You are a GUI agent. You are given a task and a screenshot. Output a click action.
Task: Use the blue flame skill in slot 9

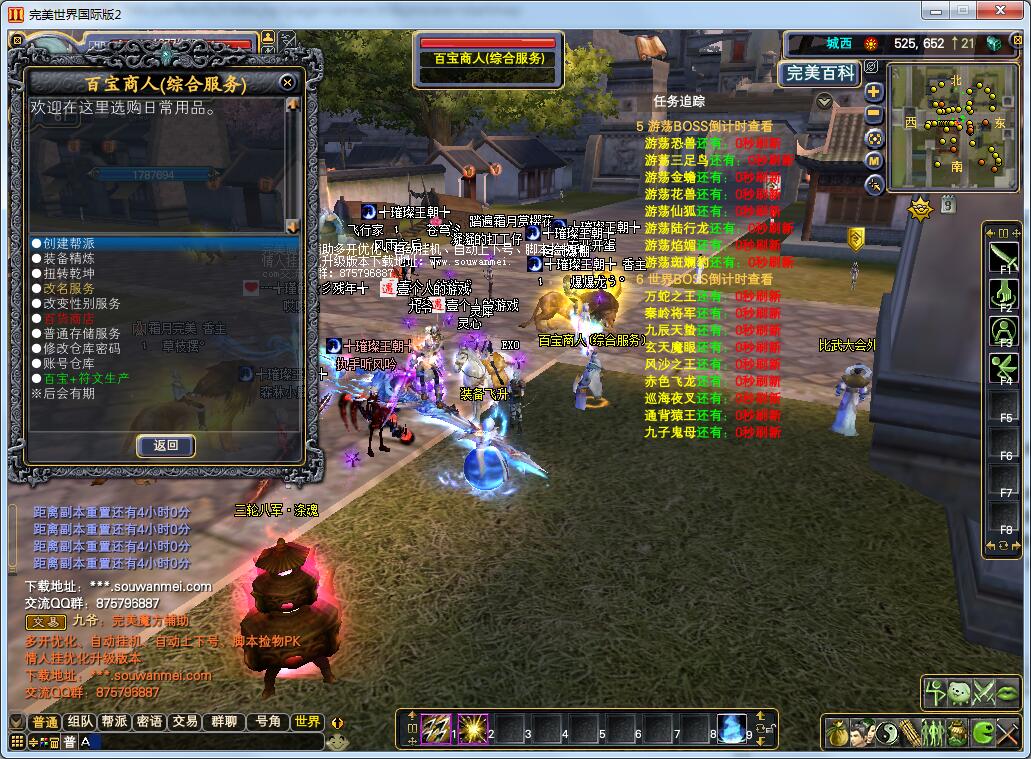click(733, 728)
